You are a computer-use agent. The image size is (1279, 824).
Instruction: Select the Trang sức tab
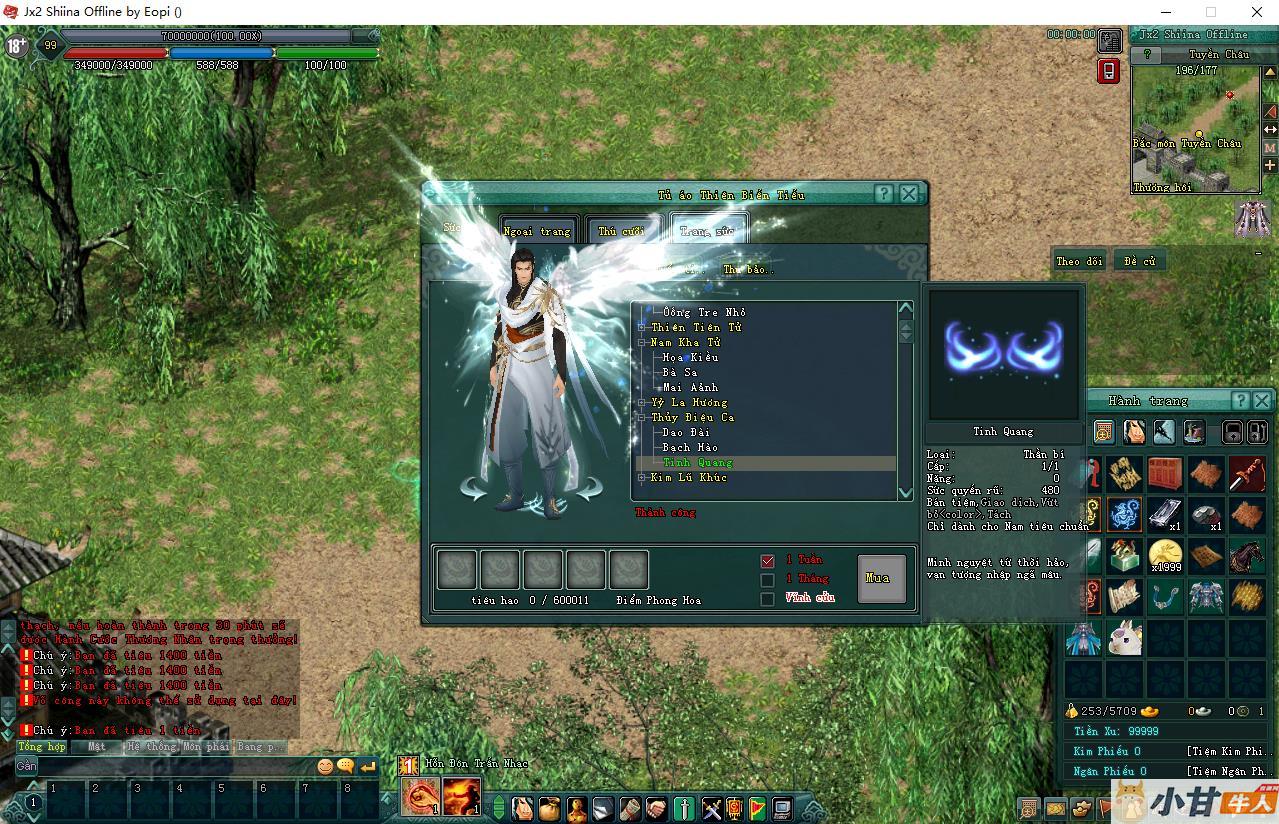[707, 231]
